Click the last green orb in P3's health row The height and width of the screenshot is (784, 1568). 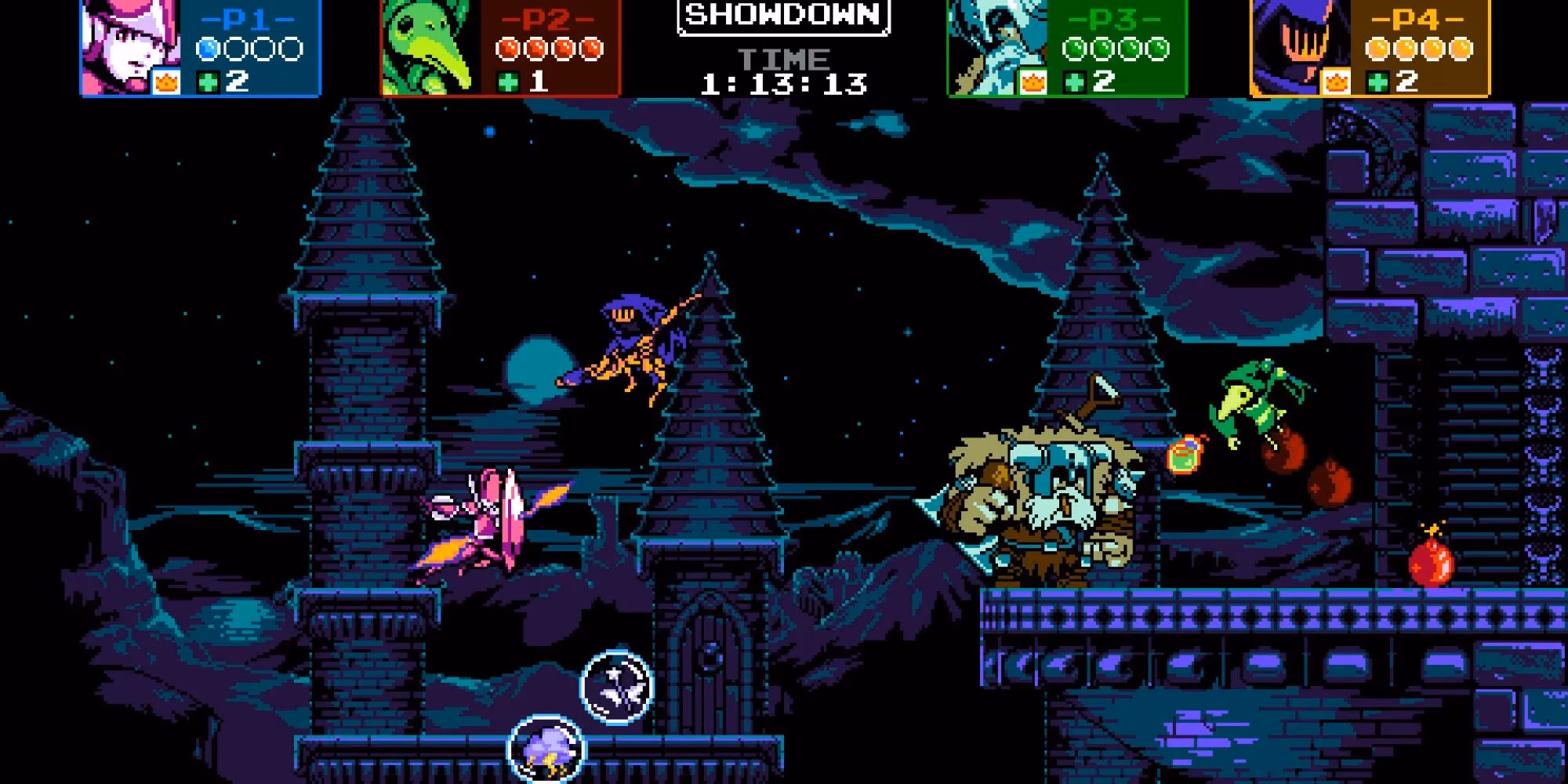tap(1158, 49)
